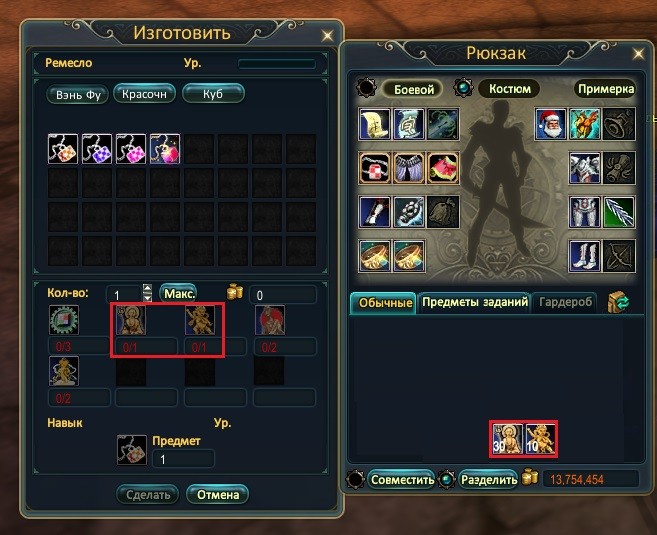The image size is (657, 535).
Task: Switch to the Красочн category
Action: pos(145,94)
